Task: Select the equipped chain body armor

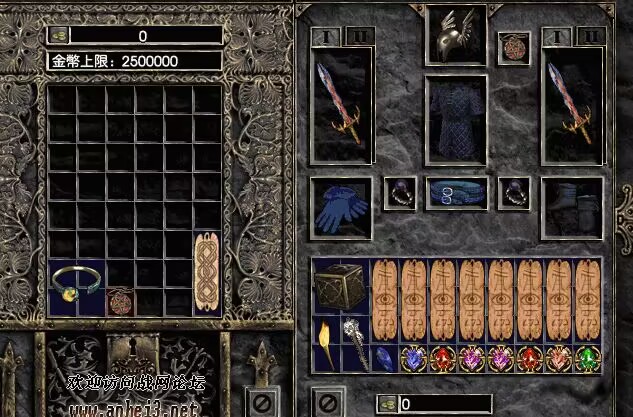Action: click(455, 119)
